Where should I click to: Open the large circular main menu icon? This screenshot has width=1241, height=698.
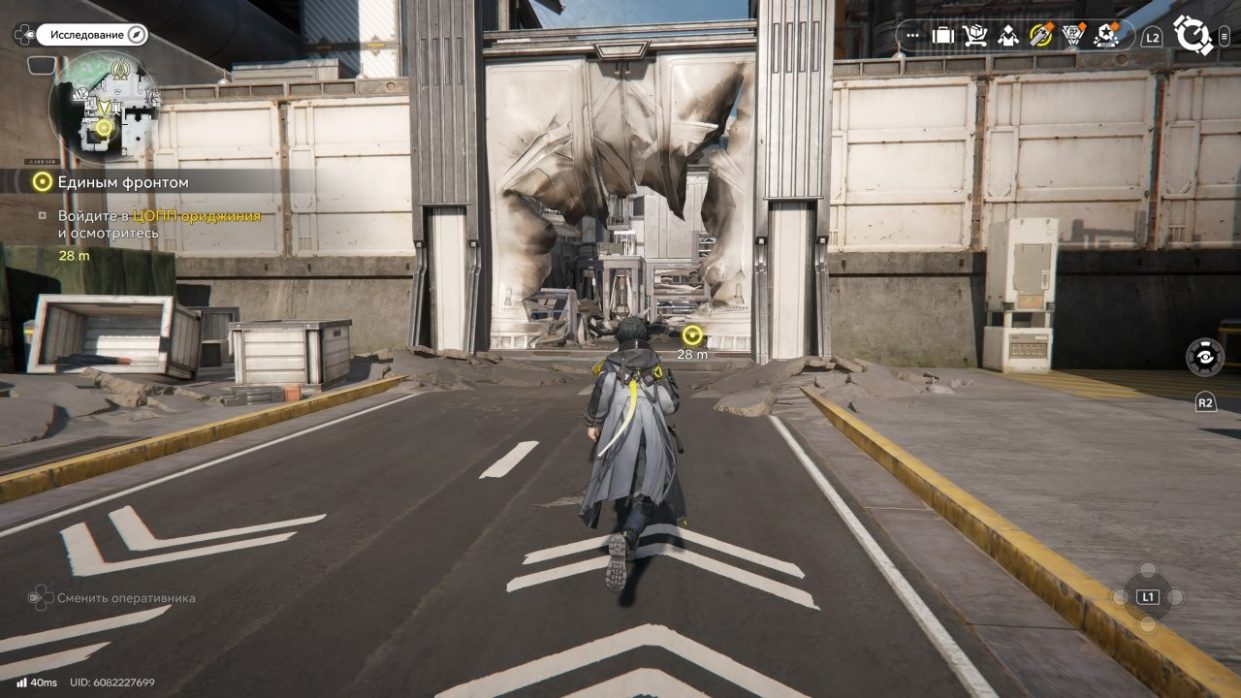pos(1192,35)
